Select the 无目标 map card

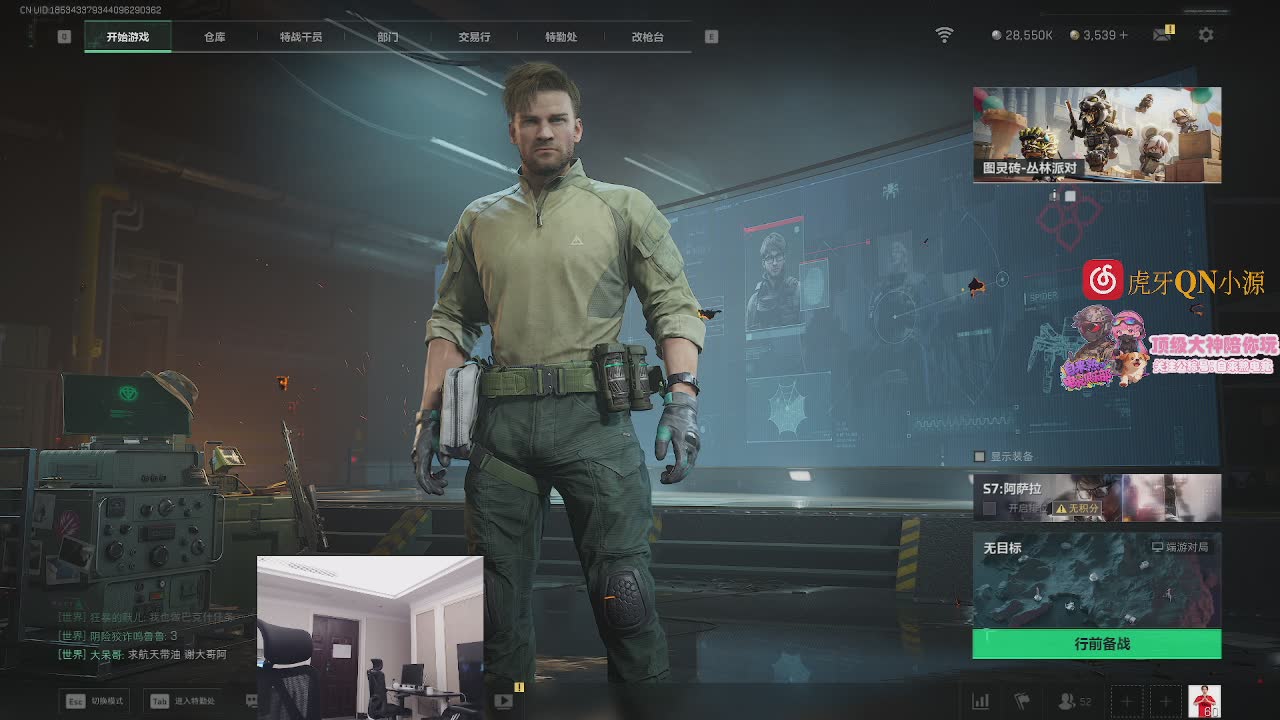click(1097, 580)
